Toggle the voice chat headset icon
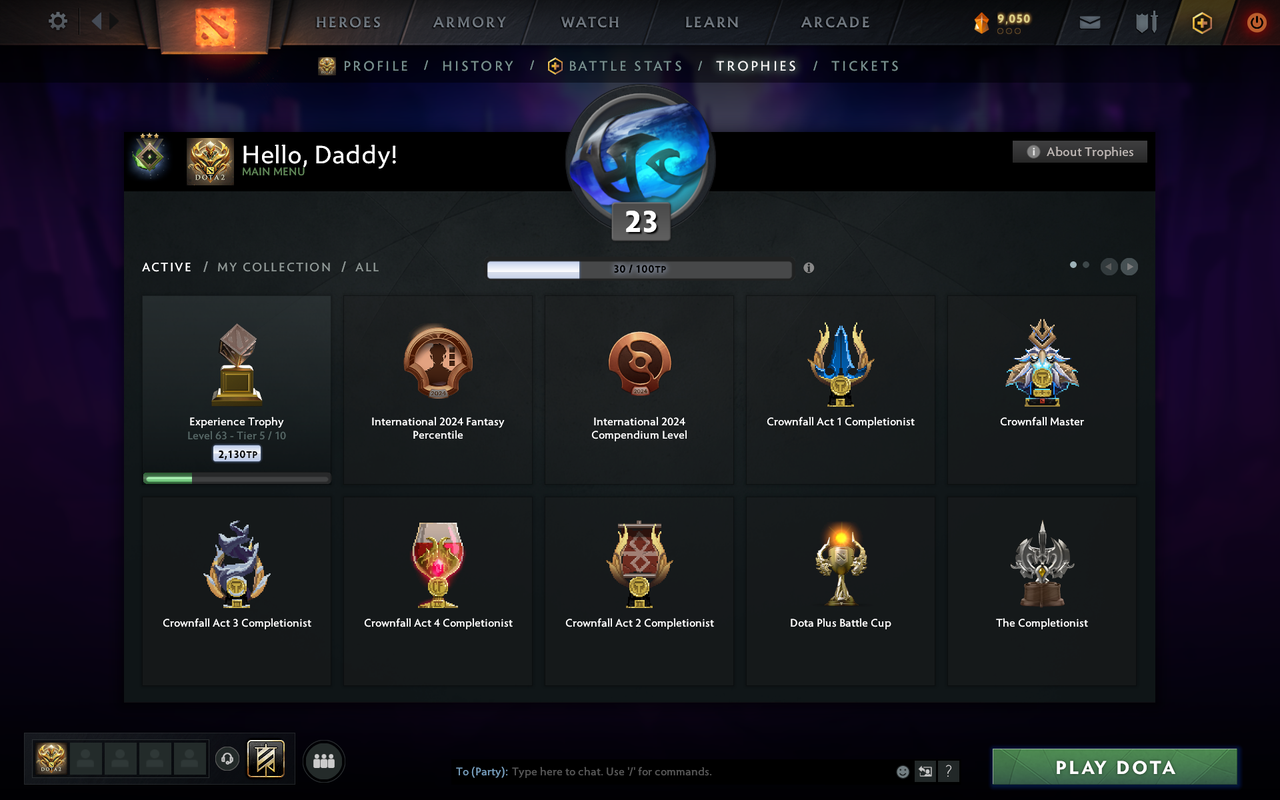 click(x=227, y=759)
